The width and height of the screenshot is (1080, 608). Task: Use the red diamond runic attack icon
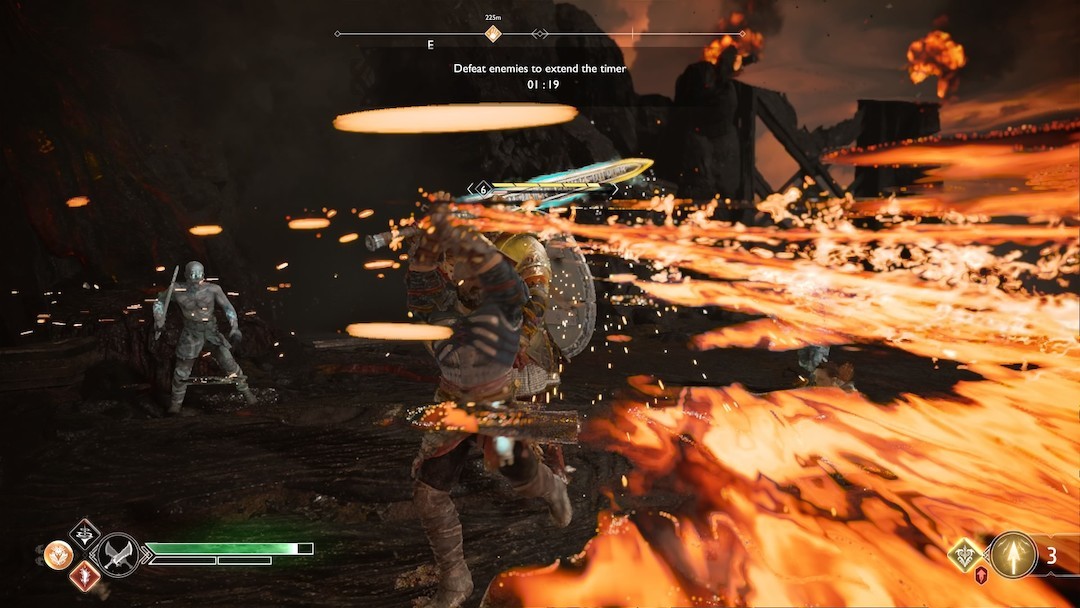click(84, 576)
